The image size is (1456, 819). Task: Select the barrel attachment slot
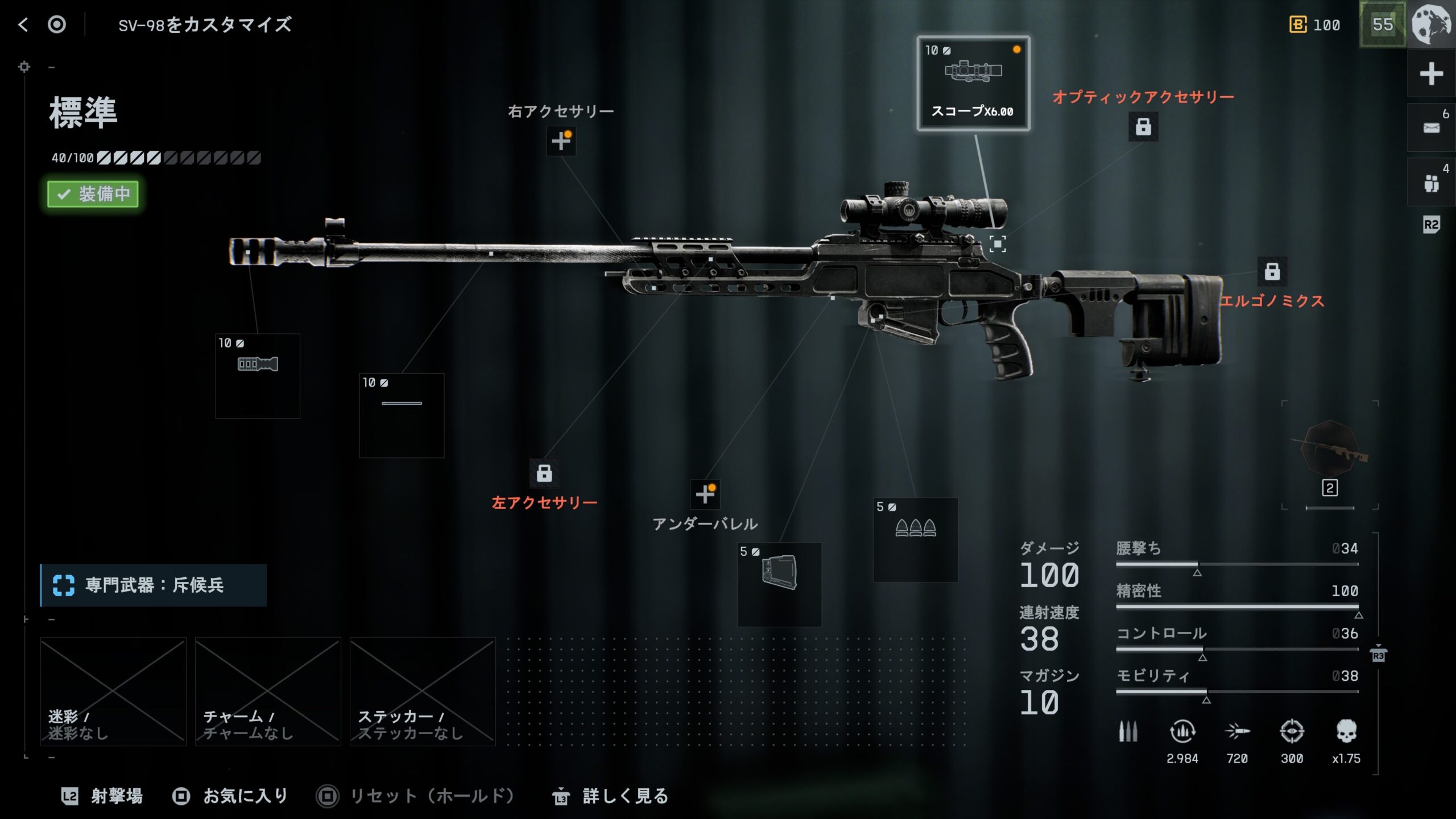pyautogui.click(x=402, y=415)
